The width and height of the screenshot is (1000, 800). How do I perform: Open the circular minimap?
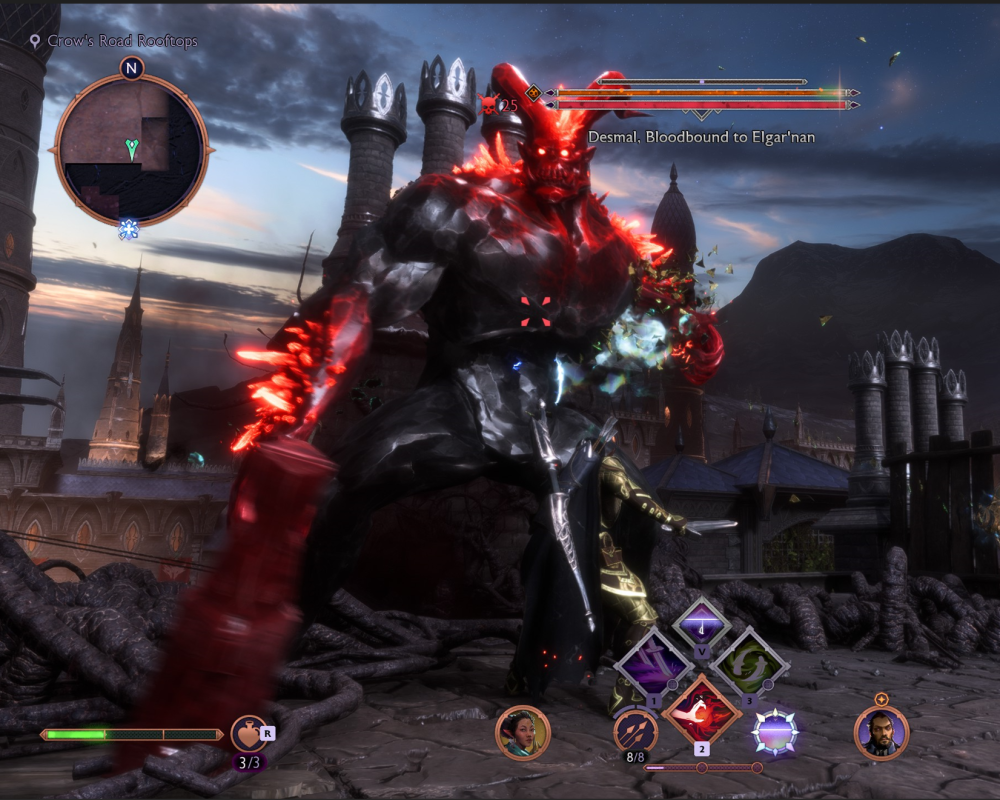pos(131,149)
